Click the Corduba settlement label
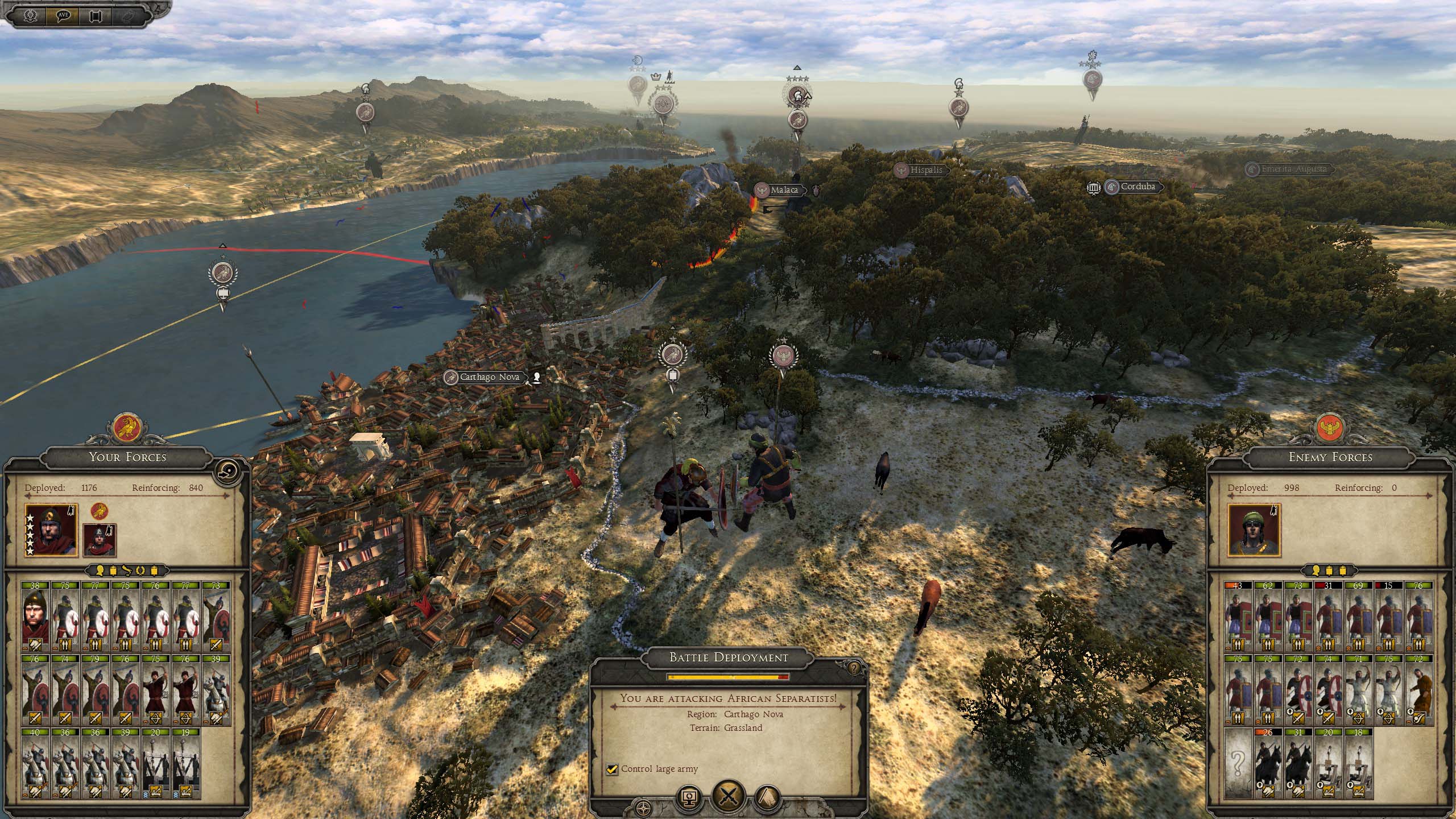 (x=1137, y=187)
